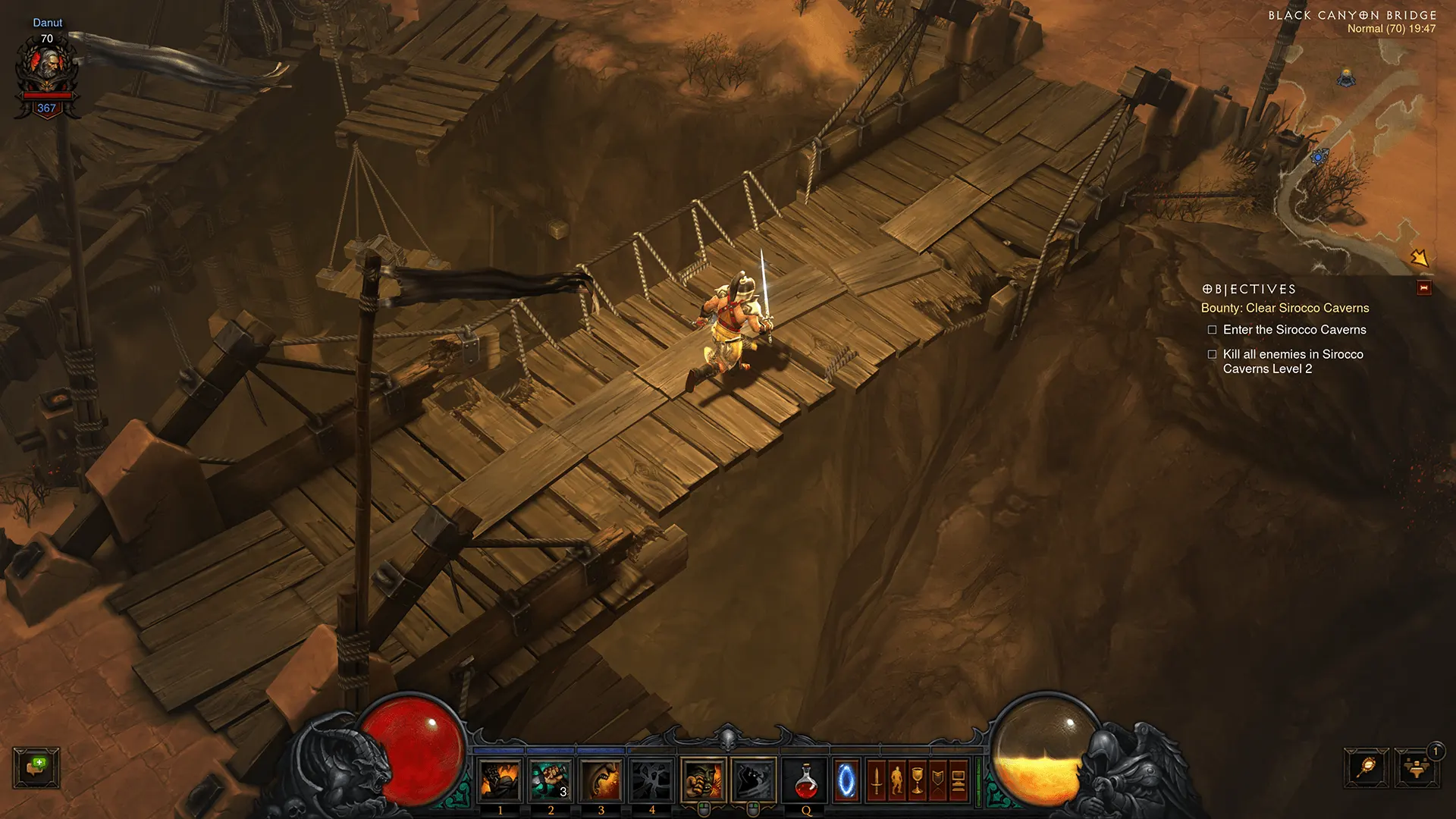Open the social friends list button

pos(1416,767)
